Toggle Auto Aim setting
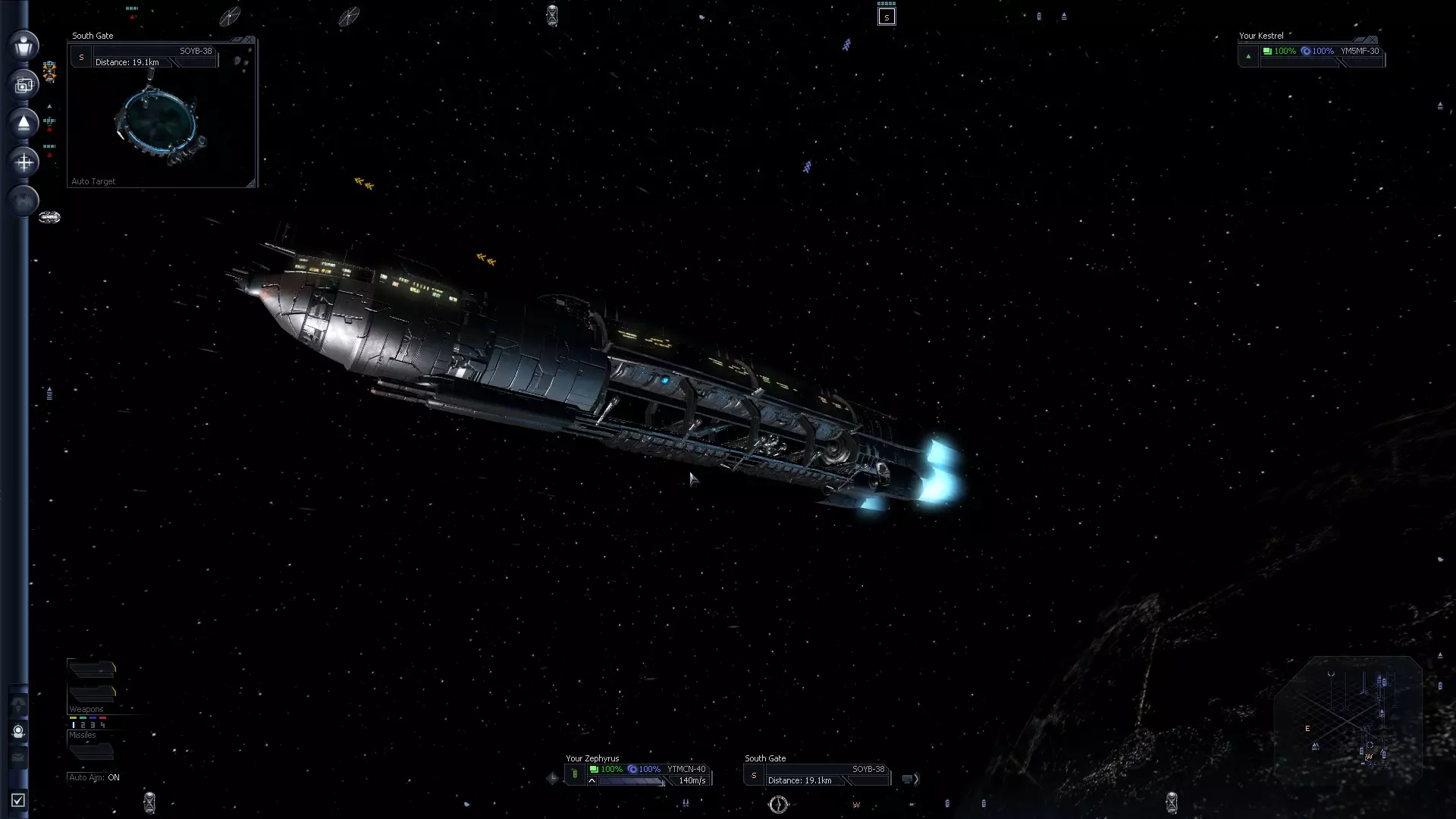Image resolution: width=1456 pixels, height=819 pixels. click(x=94, y=777)
